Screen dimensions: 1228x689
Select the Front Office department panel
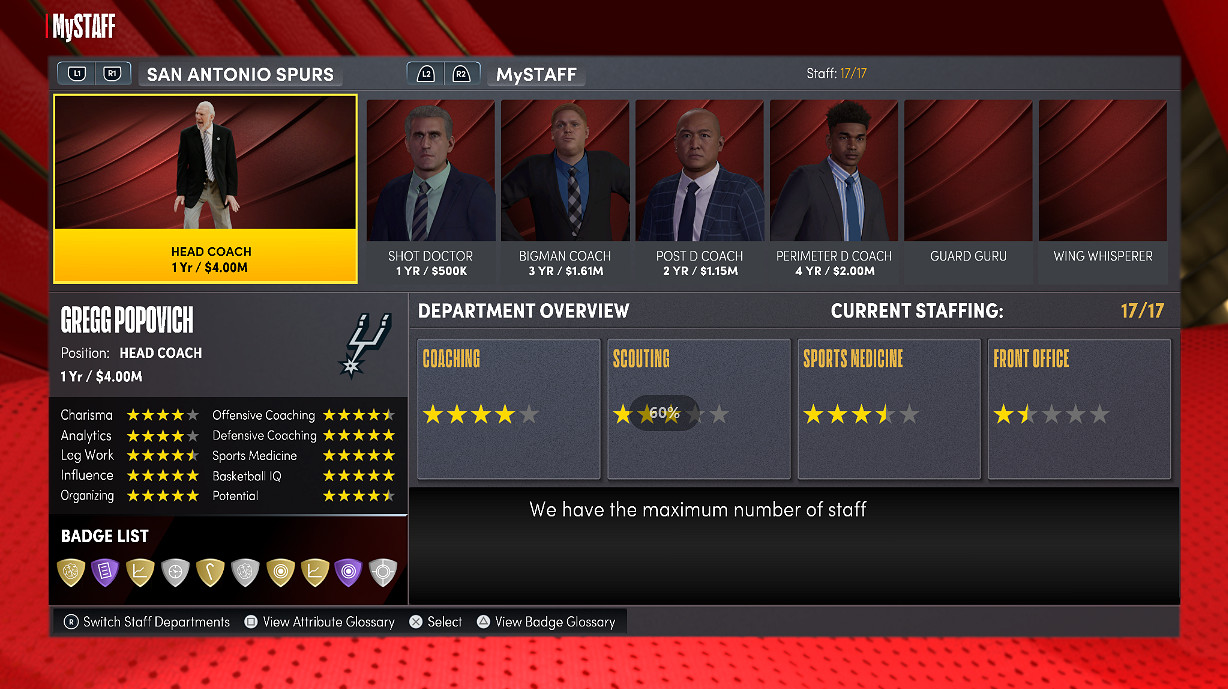pos(1078,409)
